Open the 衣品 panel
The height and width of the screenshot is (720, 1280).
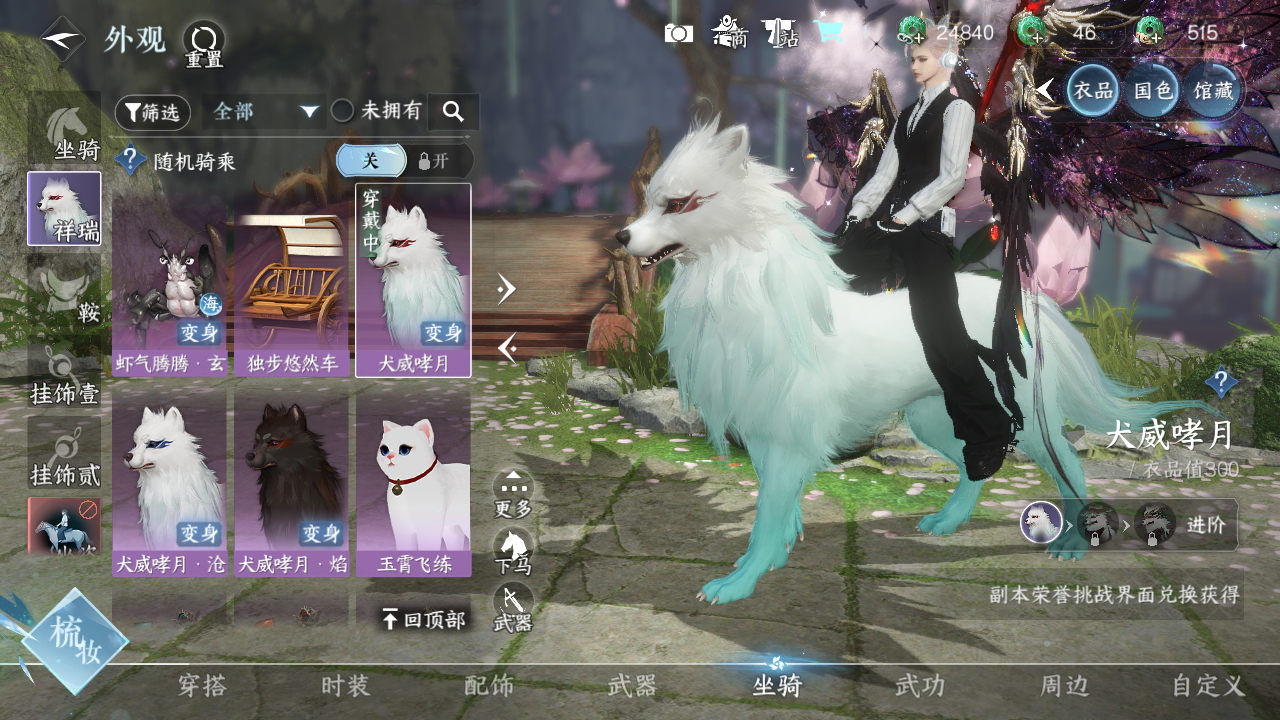1092,91
